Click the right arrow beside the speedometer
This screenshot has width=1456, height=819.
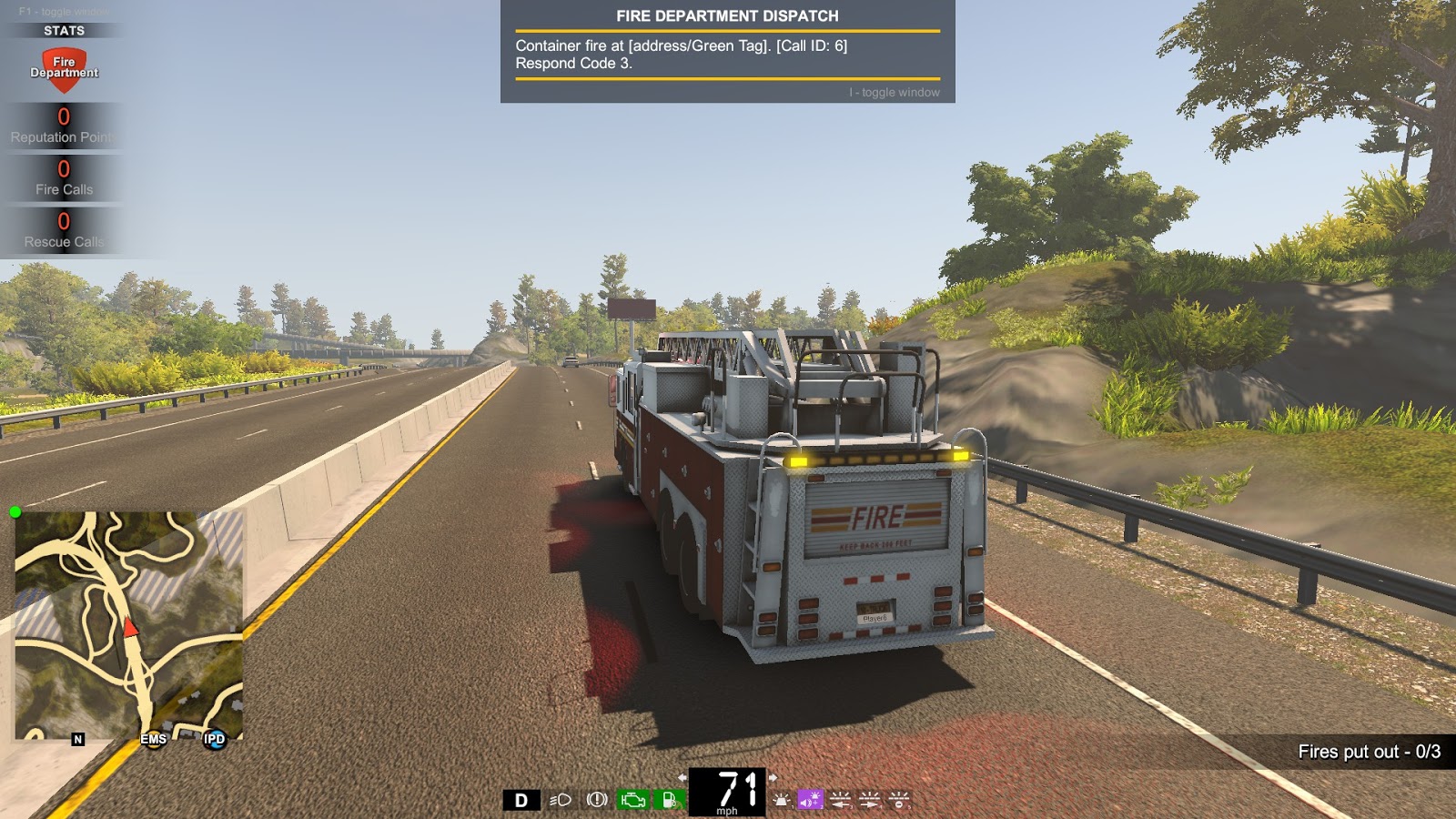pyautogui.click(x=775, y=779)
